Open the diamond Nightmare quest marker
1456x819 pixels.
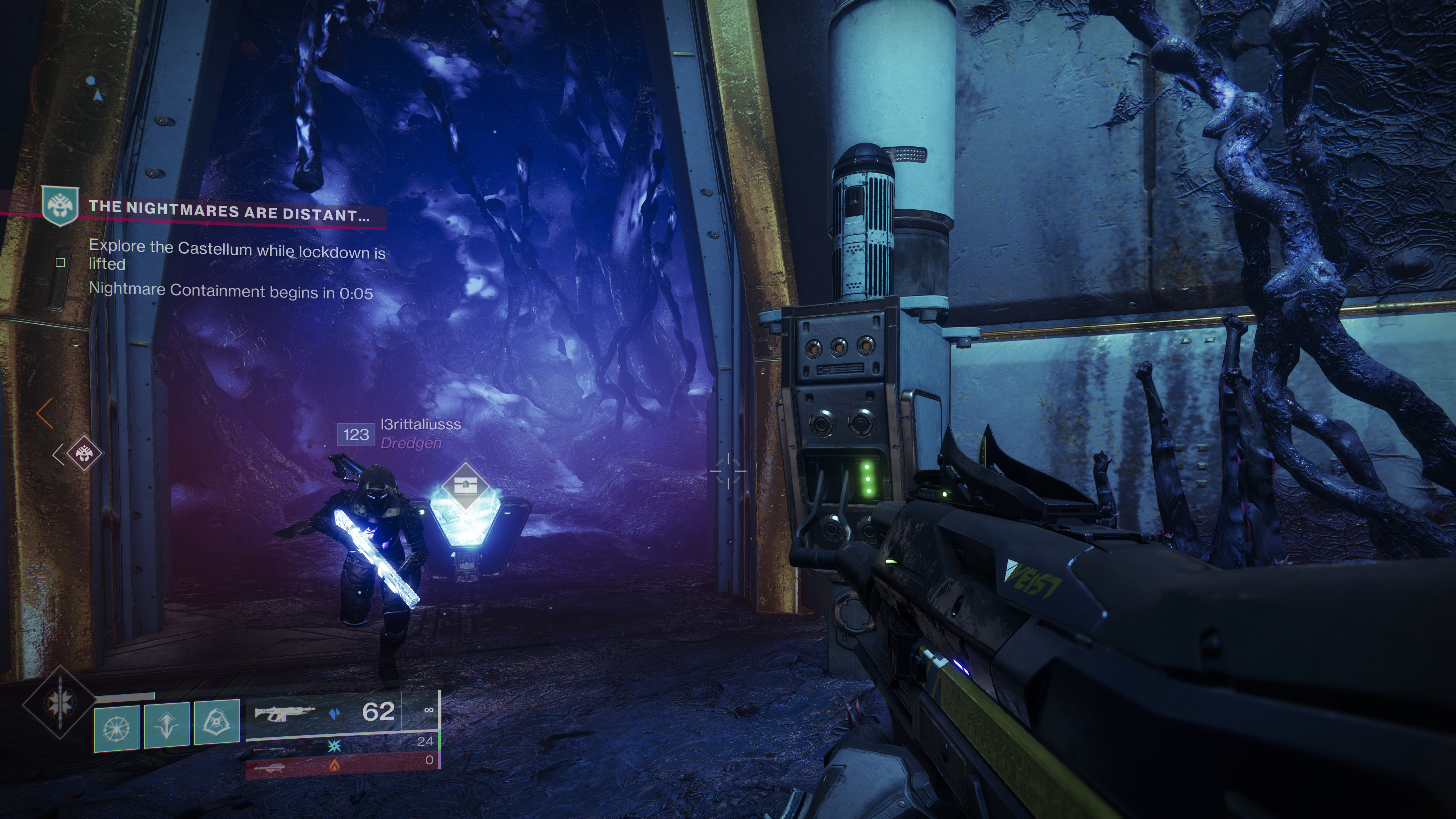point(84,453)
